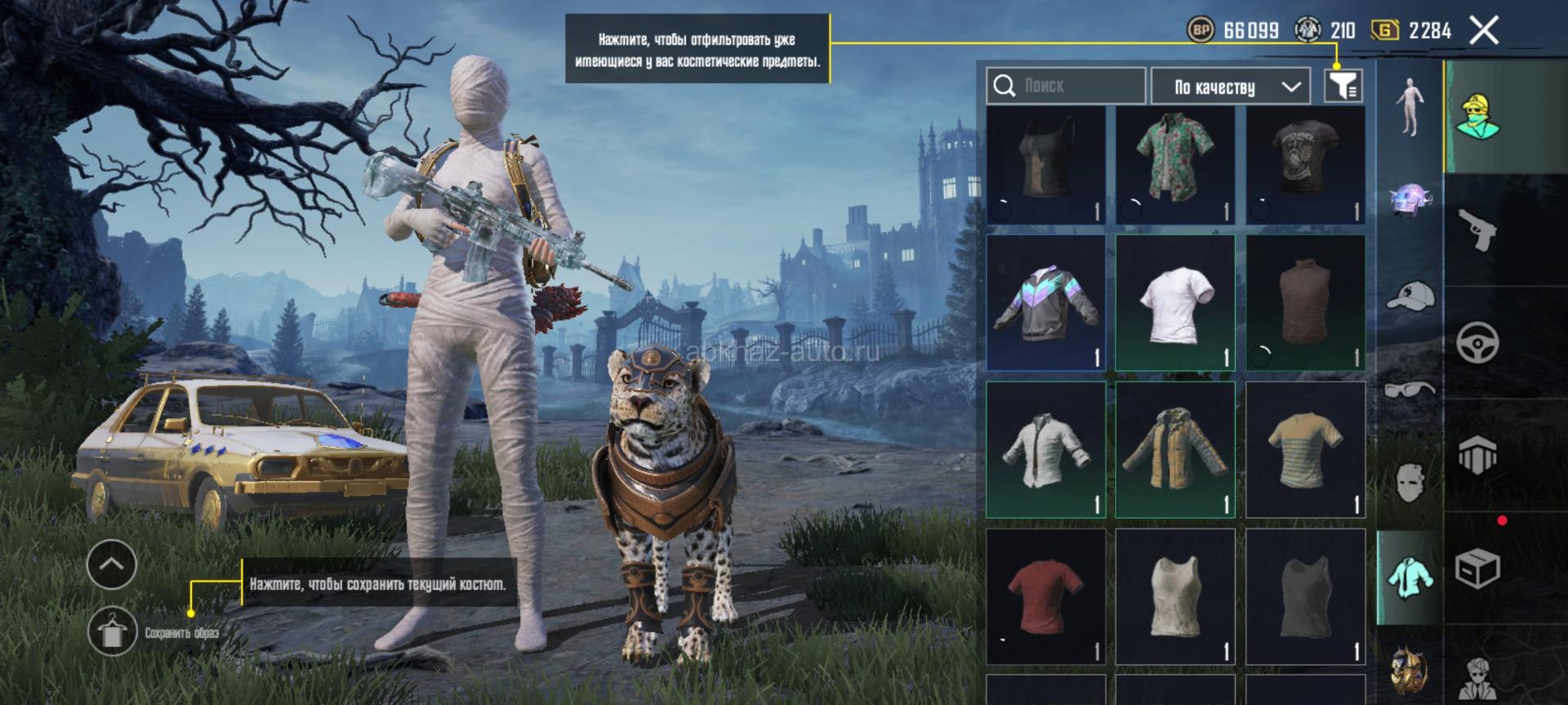
Task: Select the white button shirt with tie
Action: (x=1045, y=449)
